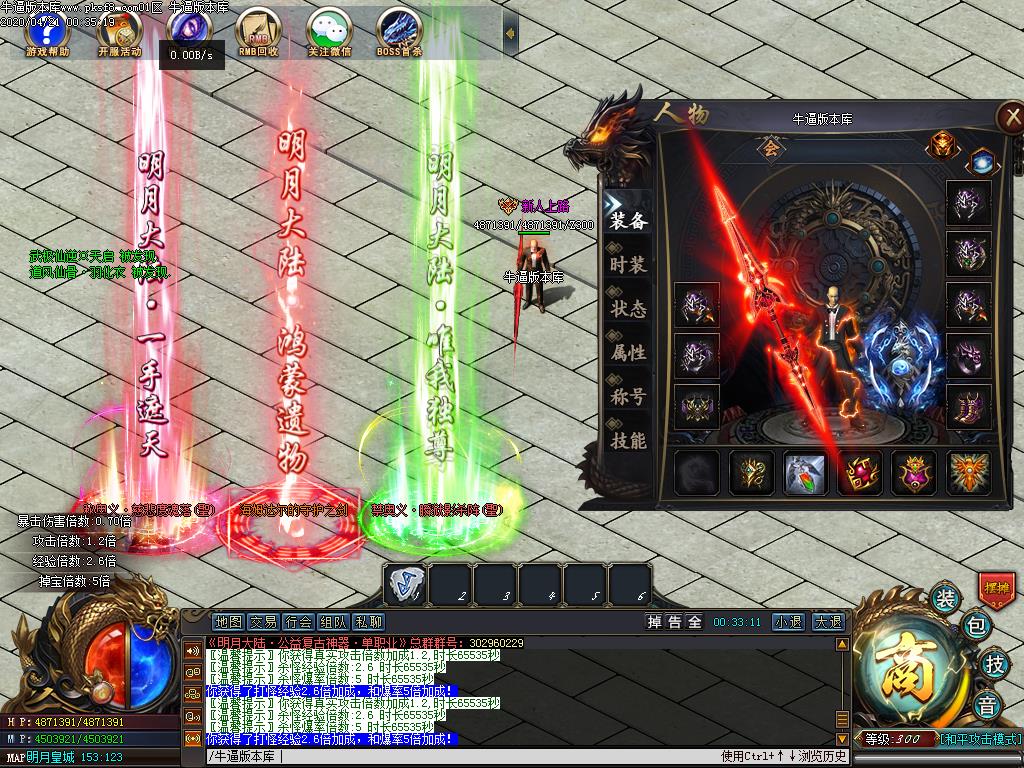Open the 摆摊 stall button
The width and height of the screenshot is (1024, 768).
point(996,587)
